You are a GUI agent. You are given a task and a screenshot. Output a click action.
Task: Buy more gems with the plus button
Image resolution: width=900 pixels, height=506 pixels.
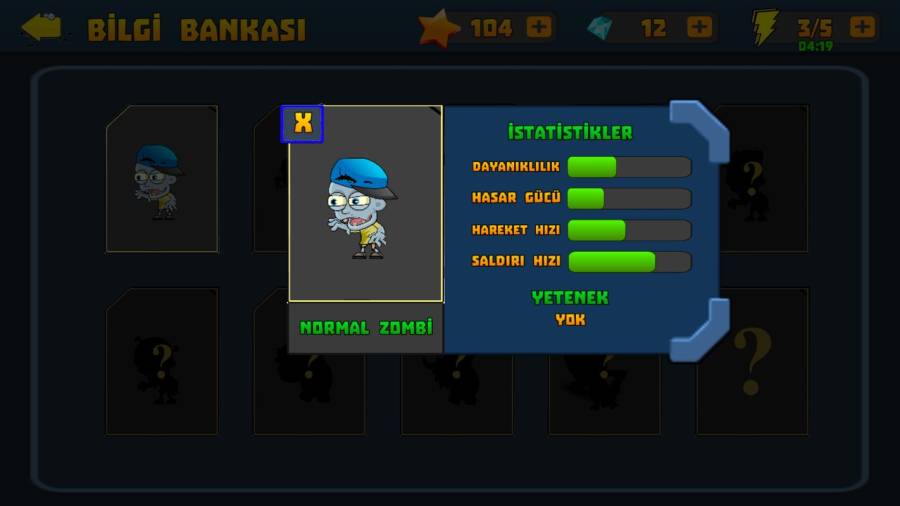(x=700, y=27)
